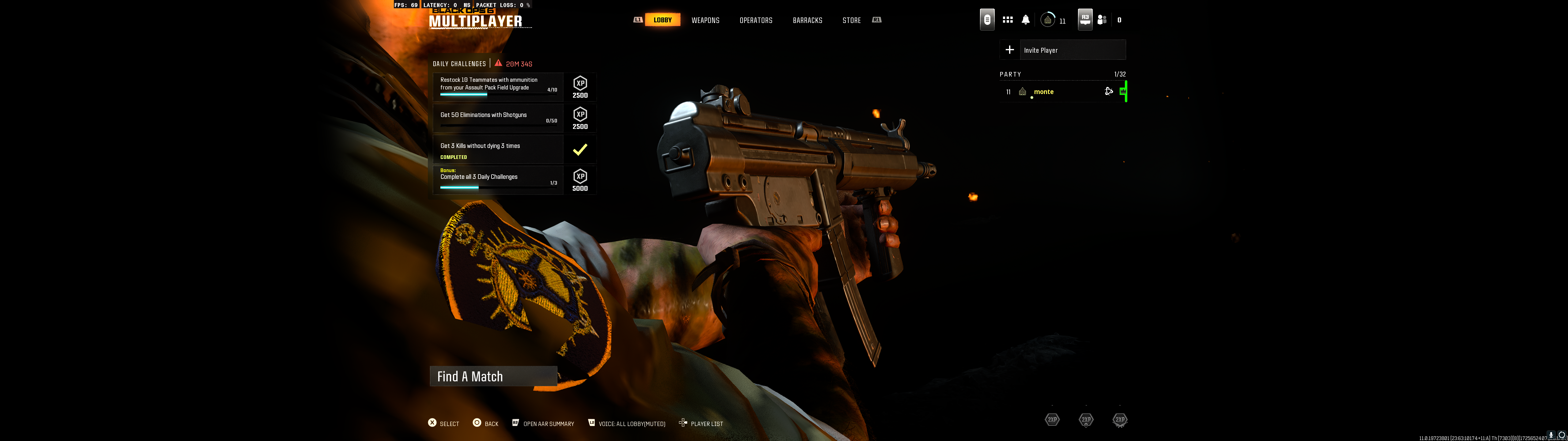
Task: Select the Lobby tab
Action: [x=662, y=20]
